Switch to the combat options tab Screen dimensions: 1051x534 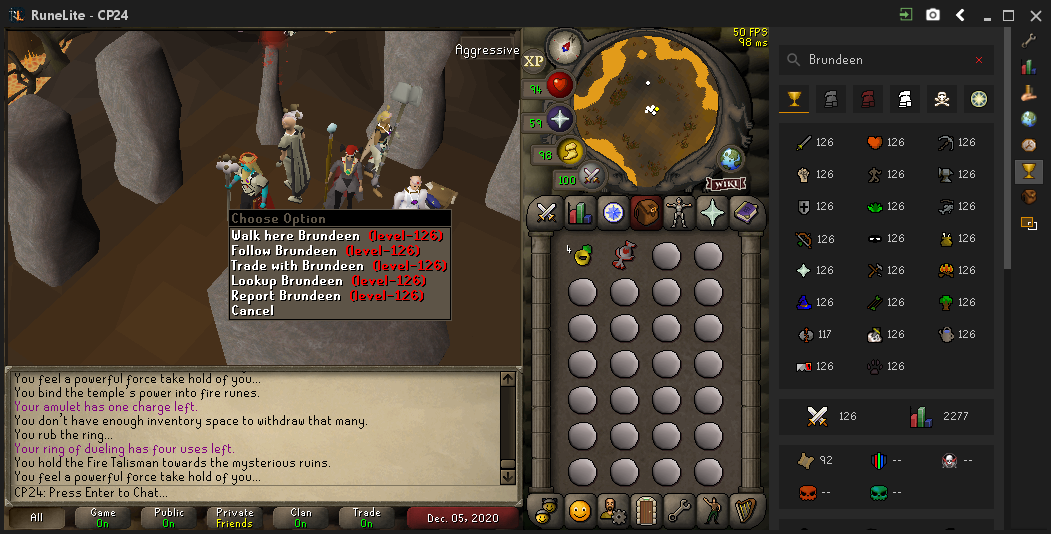tap(546, 212)
